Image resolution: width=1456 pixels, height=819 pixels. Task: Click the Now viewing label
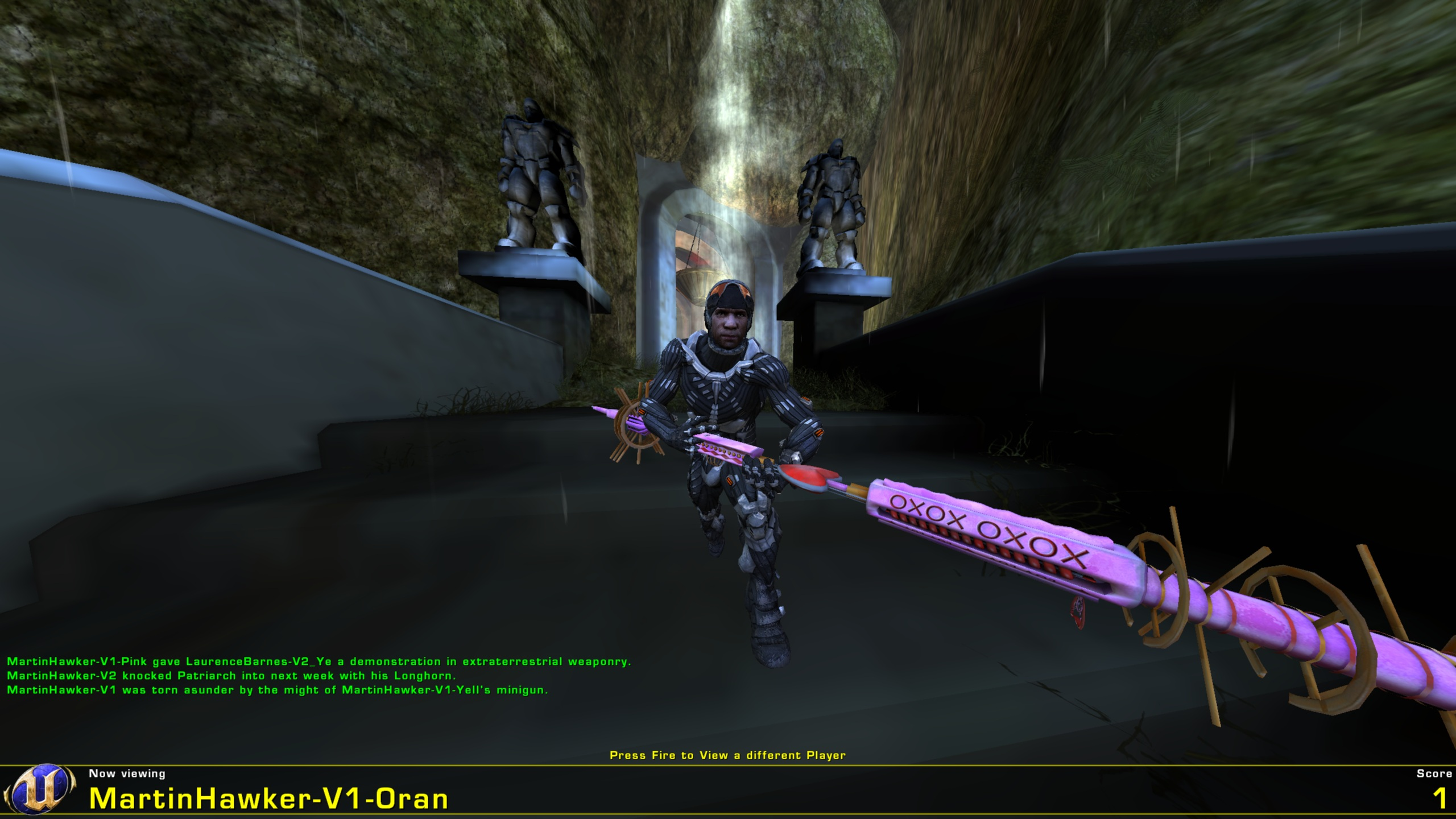[126, 773]
